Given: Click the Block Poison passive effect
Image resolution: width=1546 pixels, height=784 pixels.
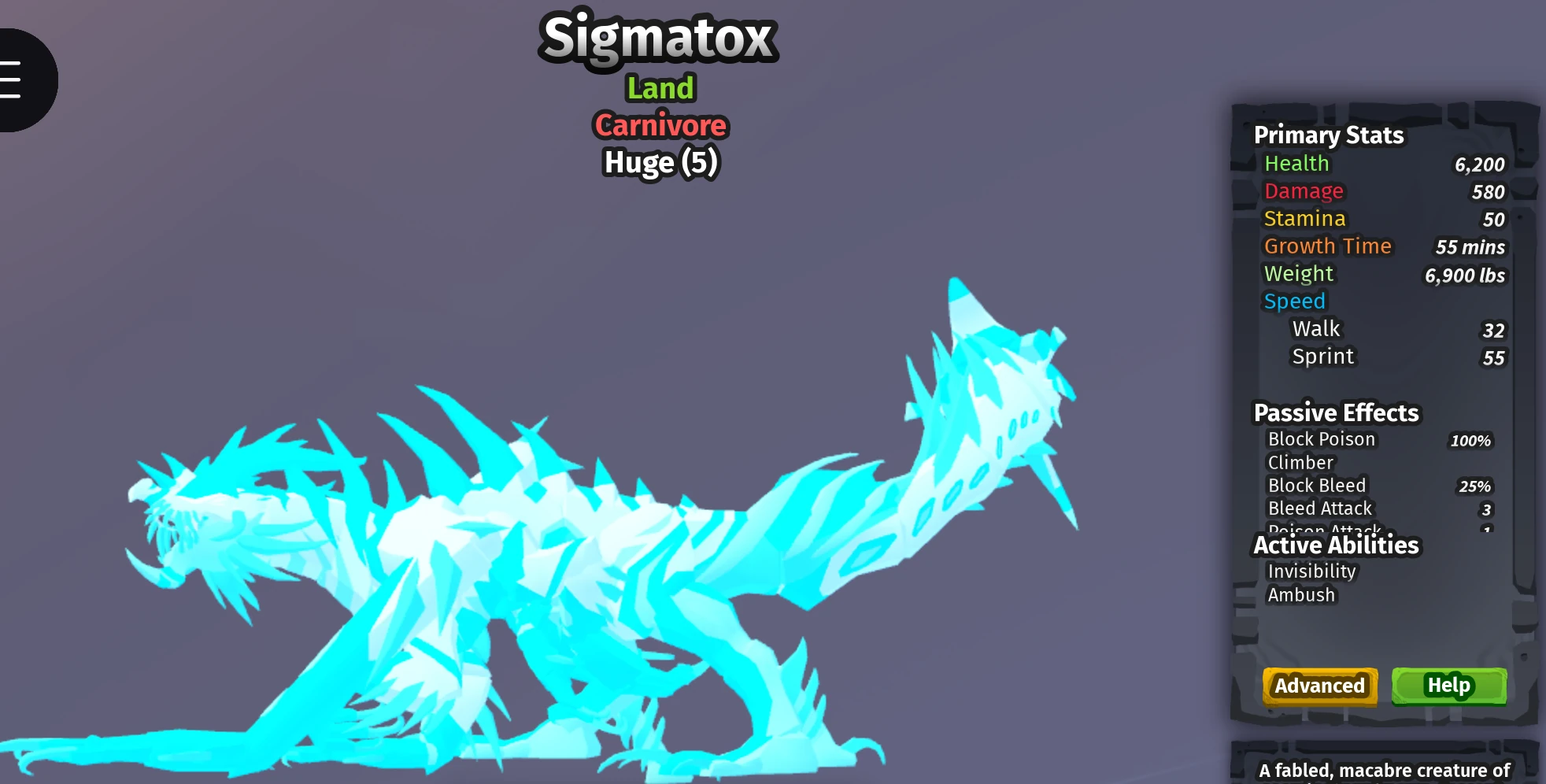Looking at the screenshot, I should click(x=1322, y=439).
